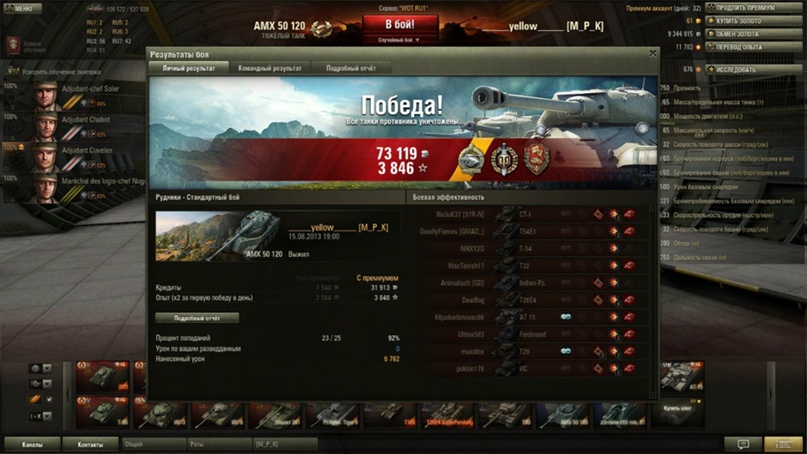Select the Ferdinand row in battle effectiveness

(x=535, y=333)
